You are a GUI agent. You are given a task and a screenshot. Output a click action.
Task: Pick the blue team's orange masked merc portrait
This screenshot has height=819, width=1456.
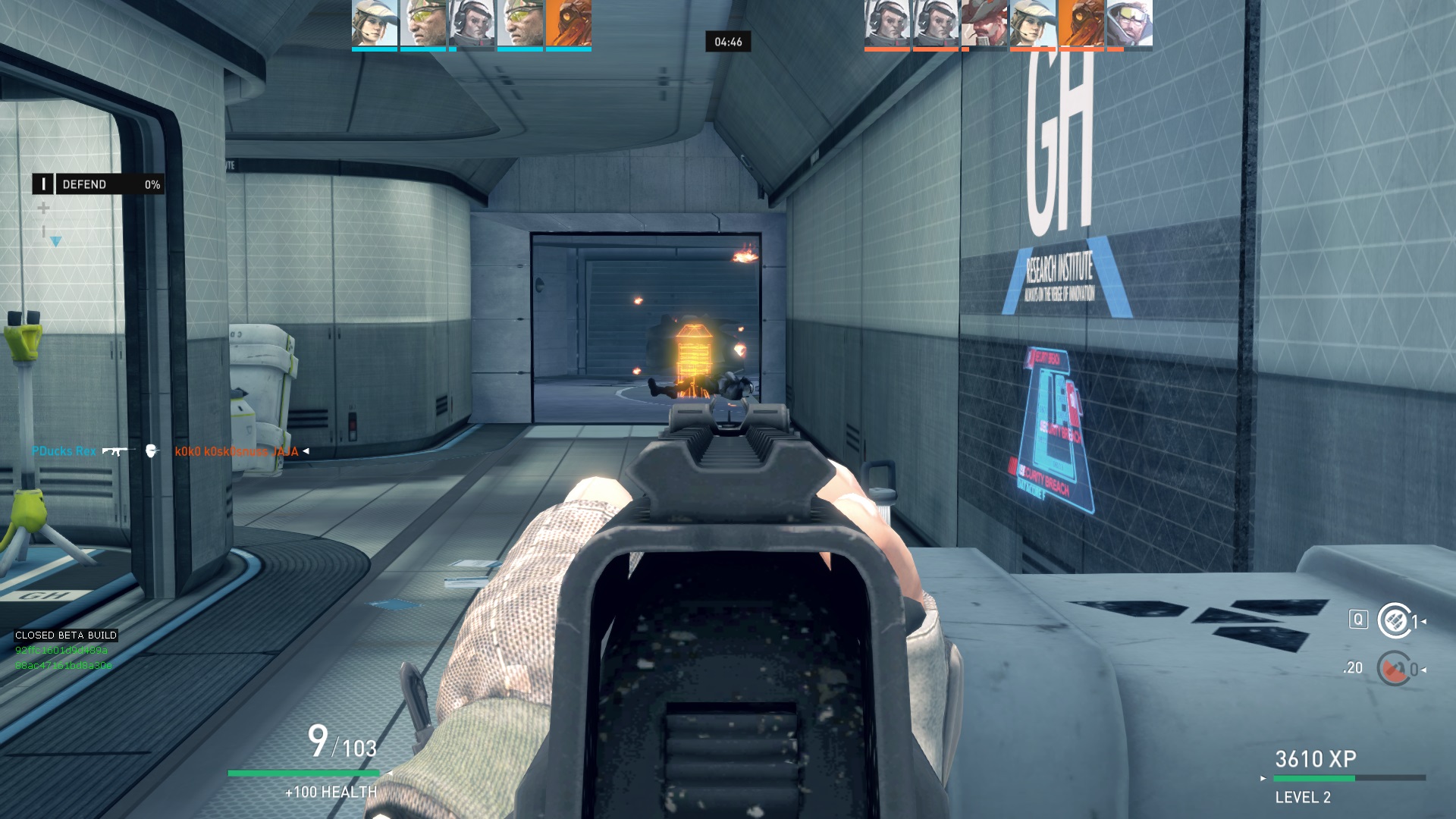coord(568,24)
